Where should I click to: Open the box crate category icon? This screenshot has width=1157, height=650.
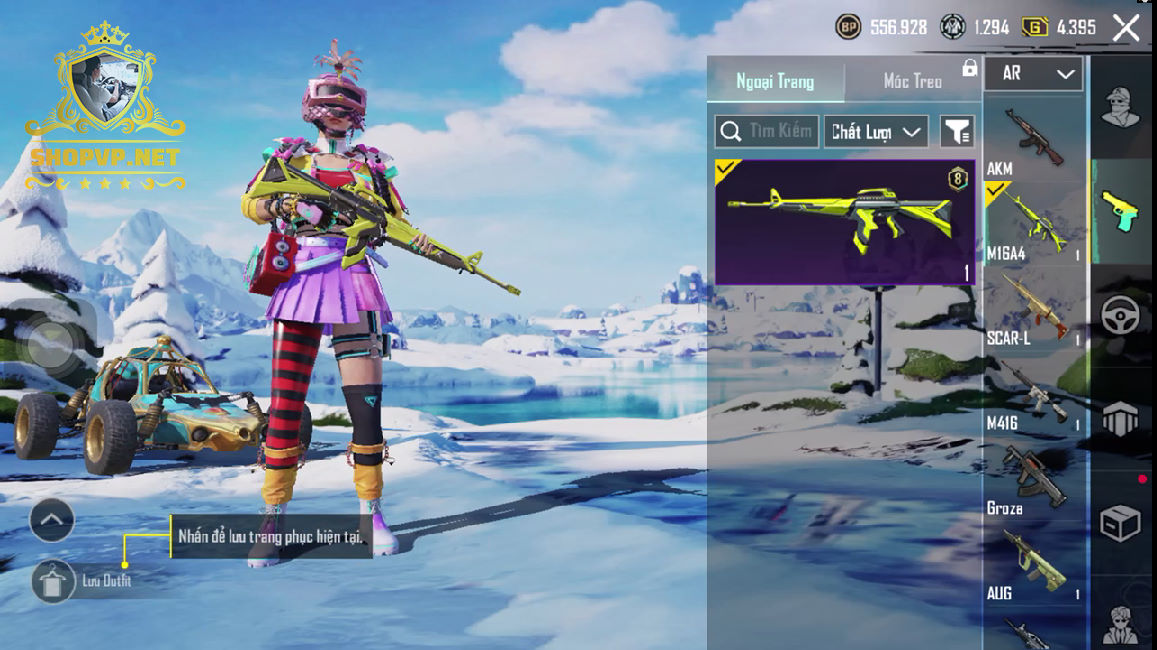tap(1120, 523)
